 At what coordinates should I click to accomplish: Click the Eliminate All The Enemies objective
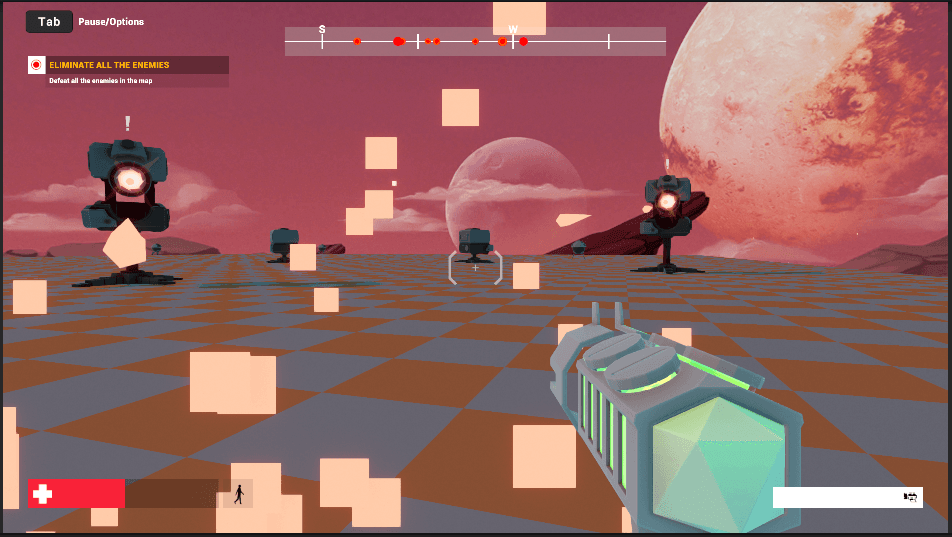pyautogui.click(x=110, y=65)
